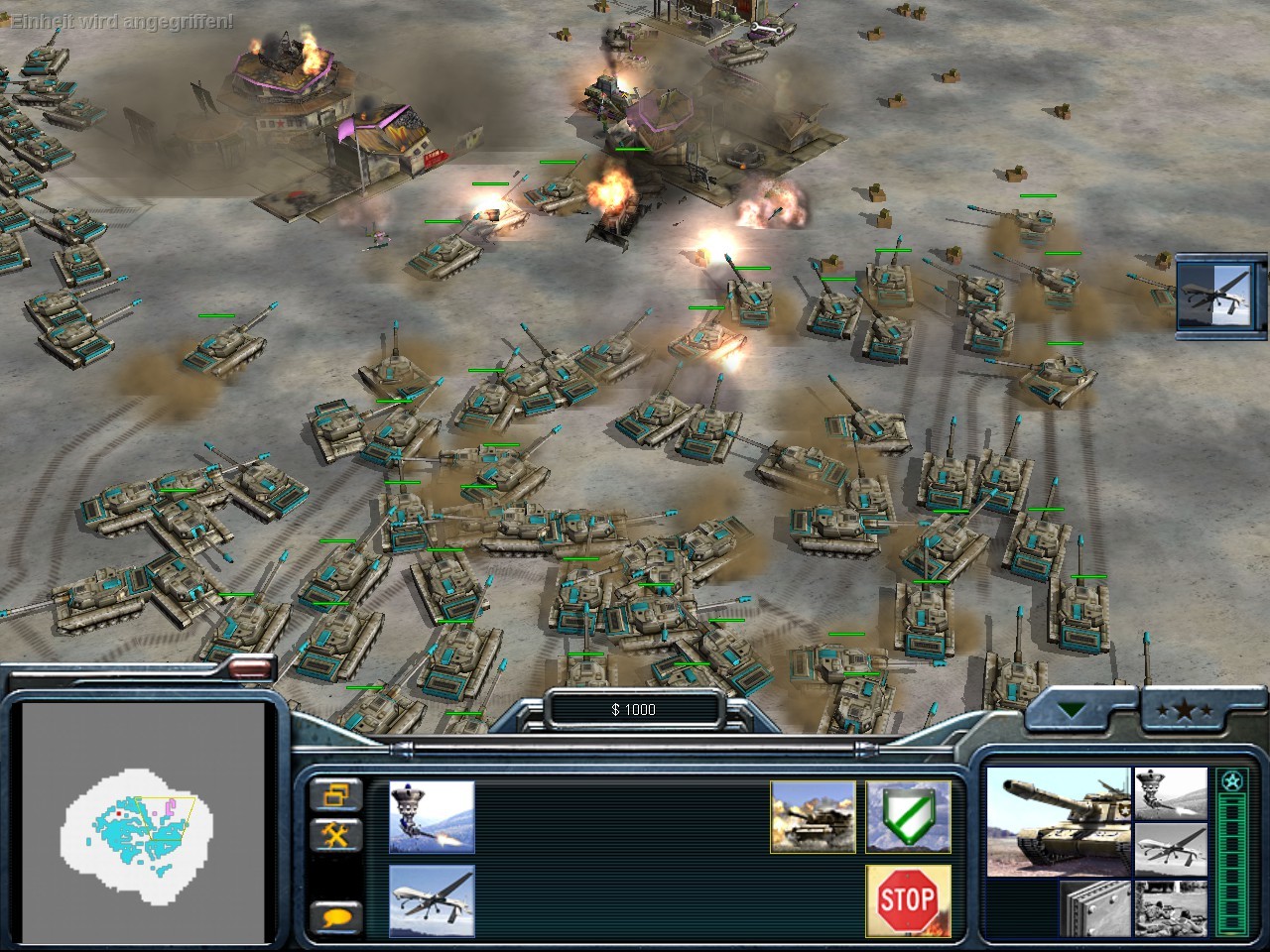The image size is (1270, 952).
Task: Click the red STOP sign command icon
Action: (x=908, y=902)
